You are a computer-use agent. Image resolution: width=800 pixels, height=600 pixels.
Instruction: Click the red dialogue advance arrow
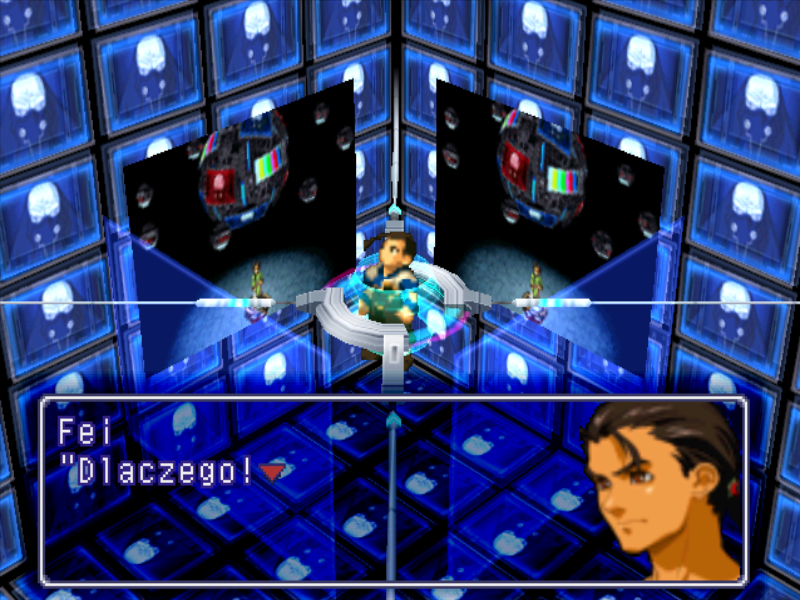pyautogui.click(x=271, y=470)
